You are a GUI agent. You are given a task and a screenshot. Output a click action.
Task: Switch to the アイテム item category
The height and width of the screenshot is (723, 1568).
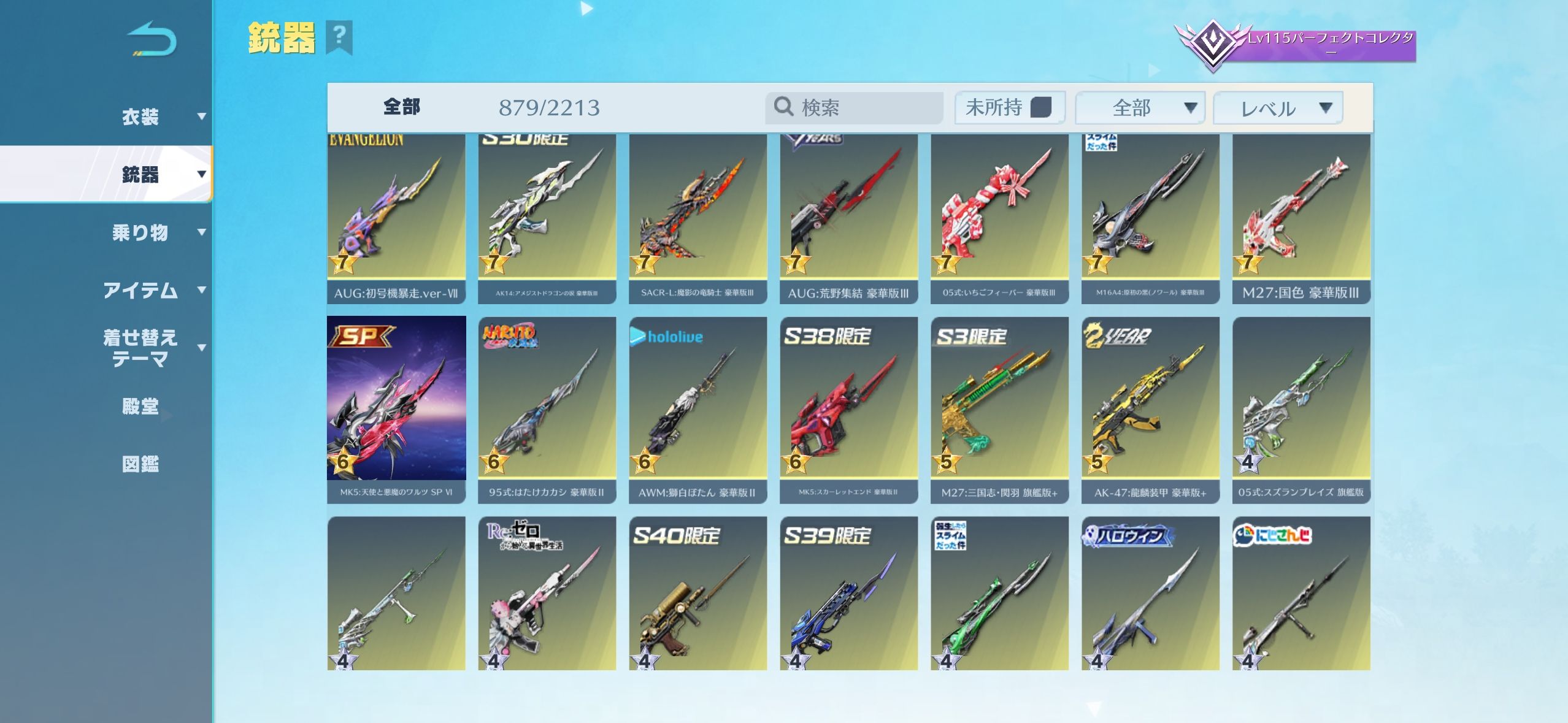[141, 290]
